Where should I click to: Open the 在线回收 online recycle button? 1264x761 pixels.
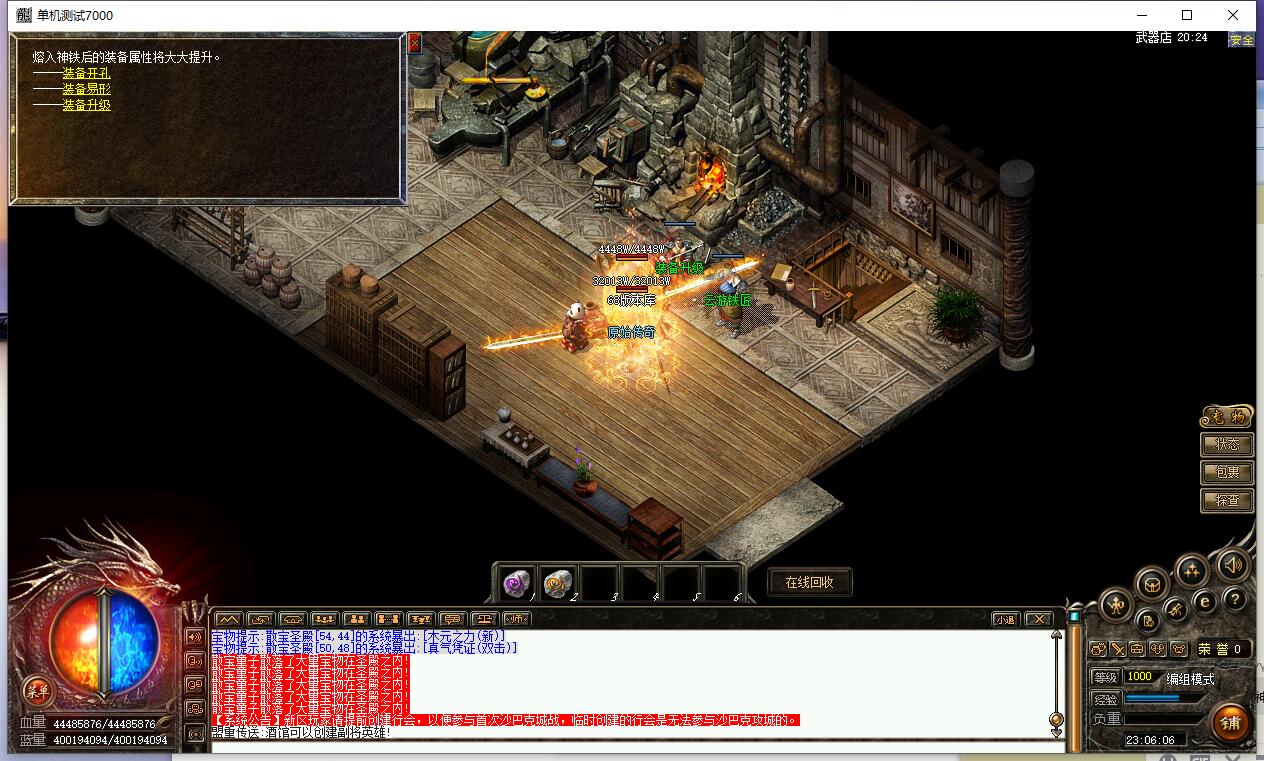pyautogui.click(x=810, y=582)
